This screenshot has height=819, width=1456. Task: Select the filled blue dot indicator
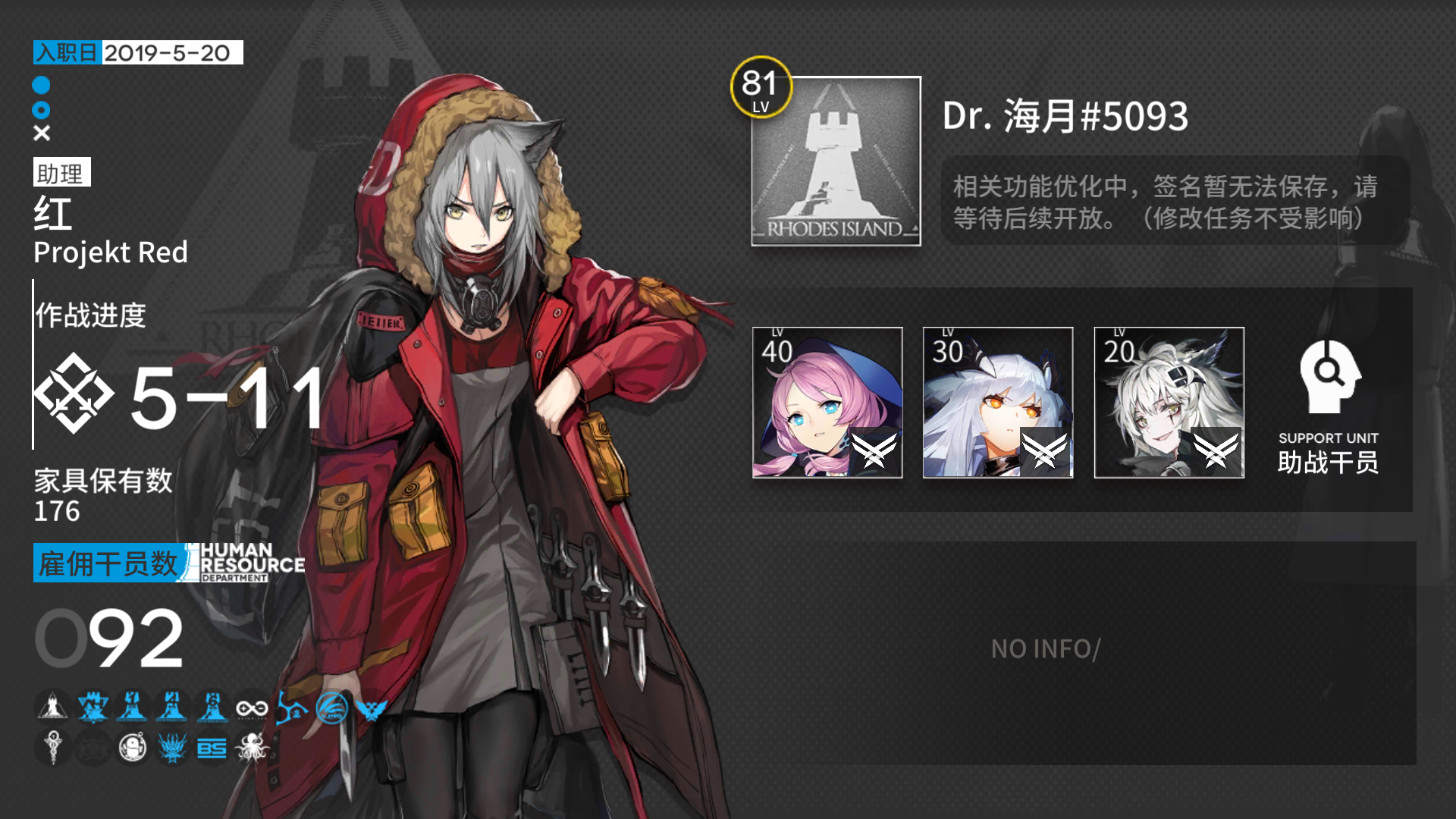42,87
